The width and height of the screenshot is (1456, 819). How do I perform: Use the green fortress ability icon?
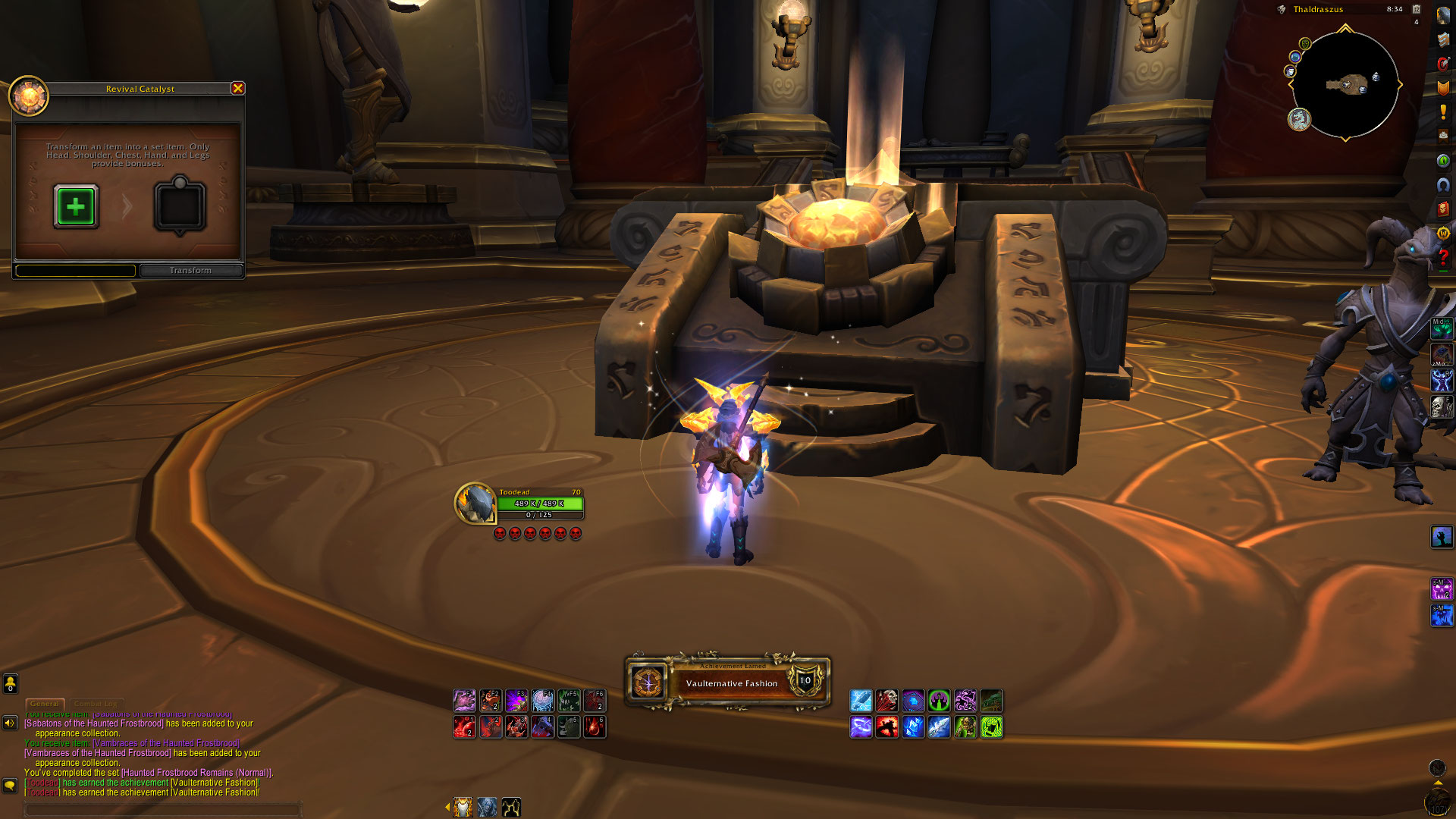pos(939,700)
